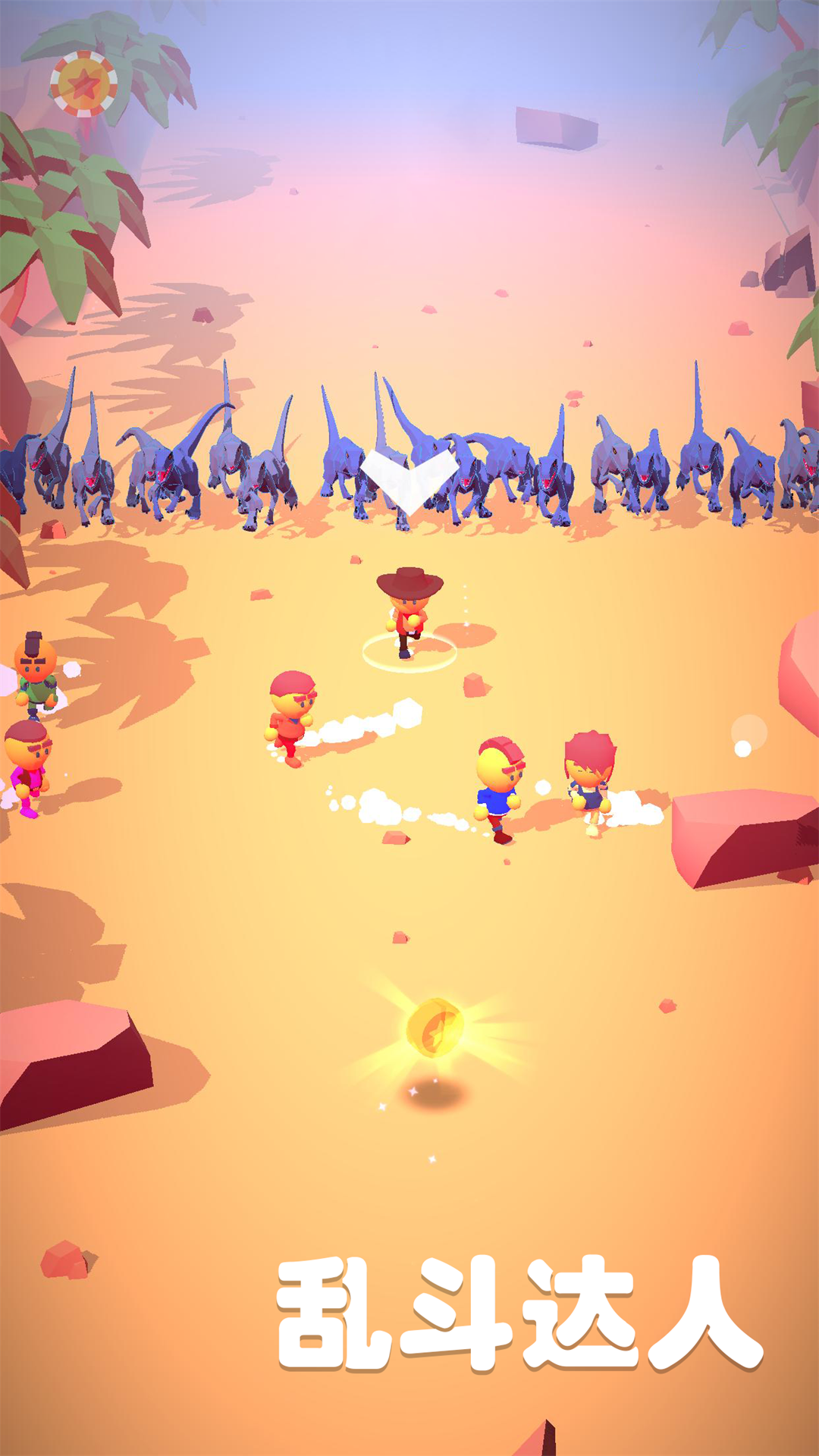Tap the star chip icon
Image resolution: width=819 pixels, height=1456 pixels.
tap(83, 84)
